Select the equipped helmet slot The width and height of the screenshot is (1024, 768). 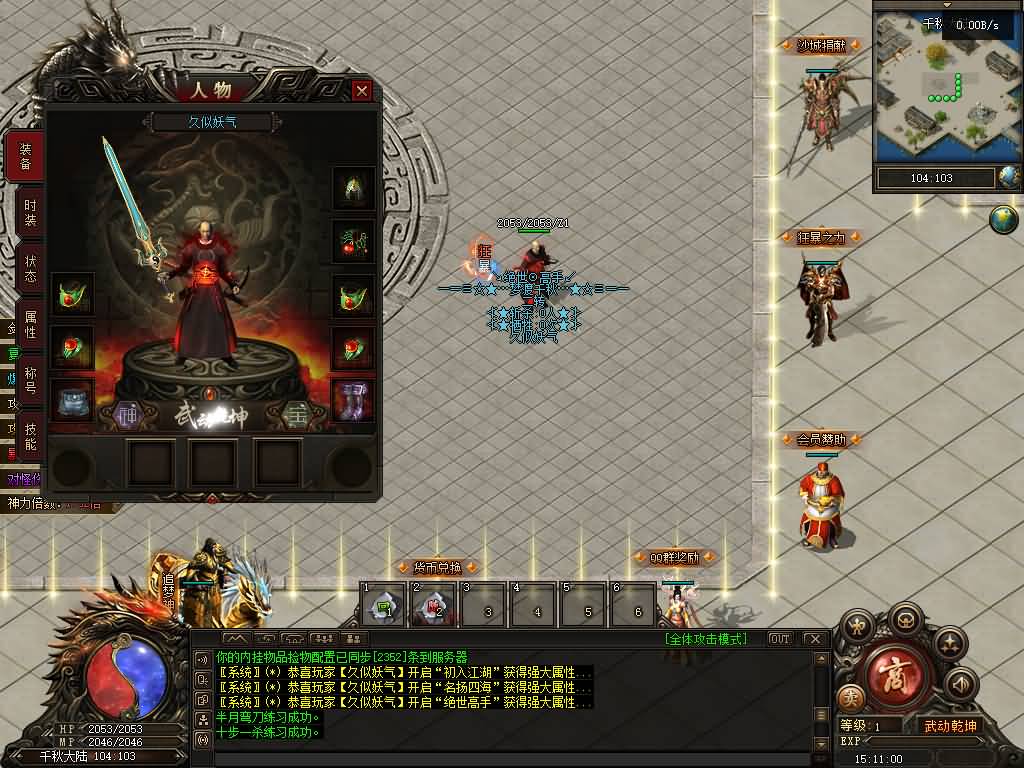353,187
